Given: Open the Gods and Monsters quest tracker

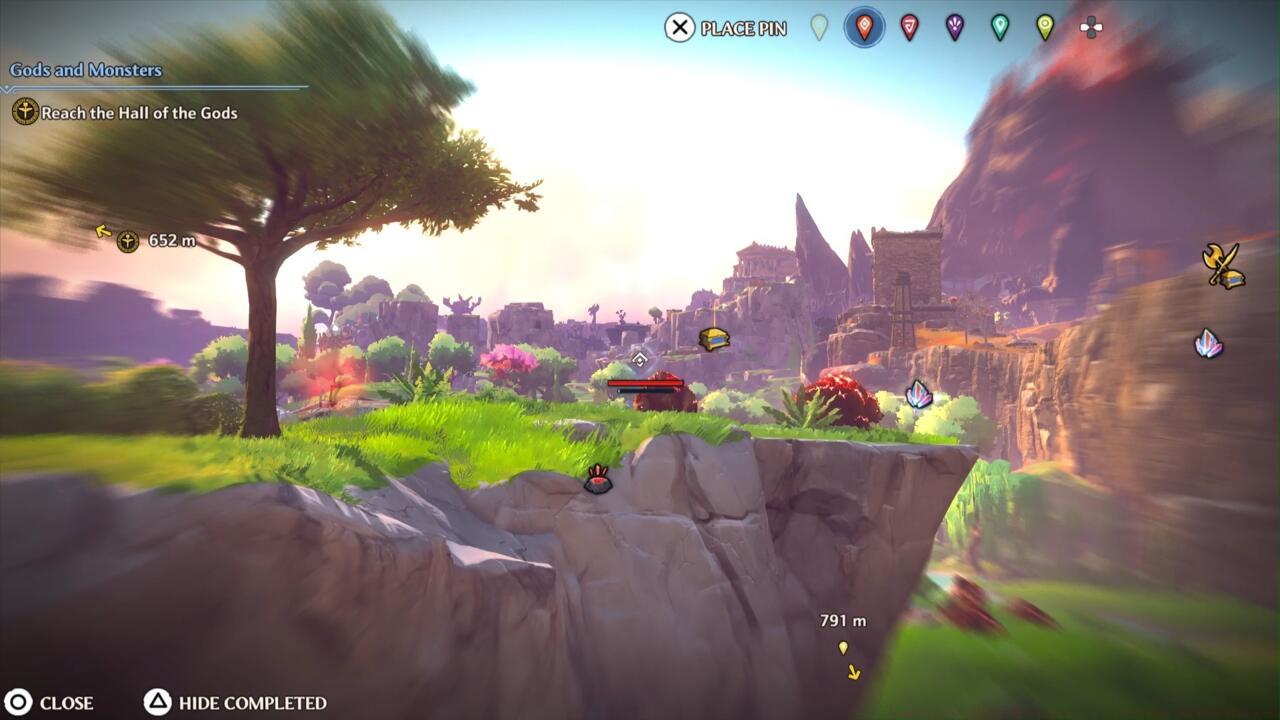Looking at the screenshot, I should (x=86, y=70).
